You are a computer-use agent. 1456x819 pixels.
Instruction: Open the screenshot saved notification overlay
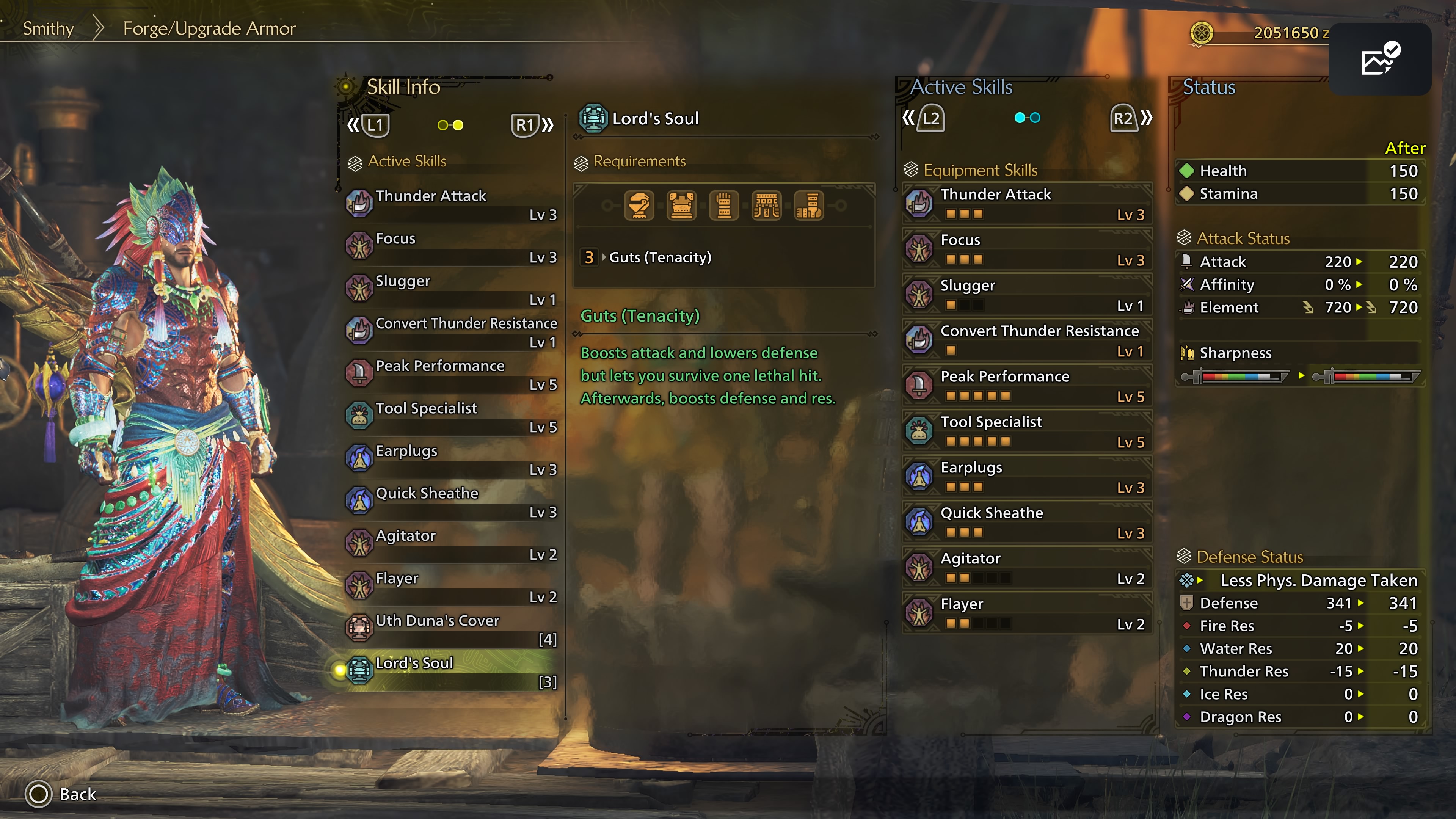[x=1379, y=59]
